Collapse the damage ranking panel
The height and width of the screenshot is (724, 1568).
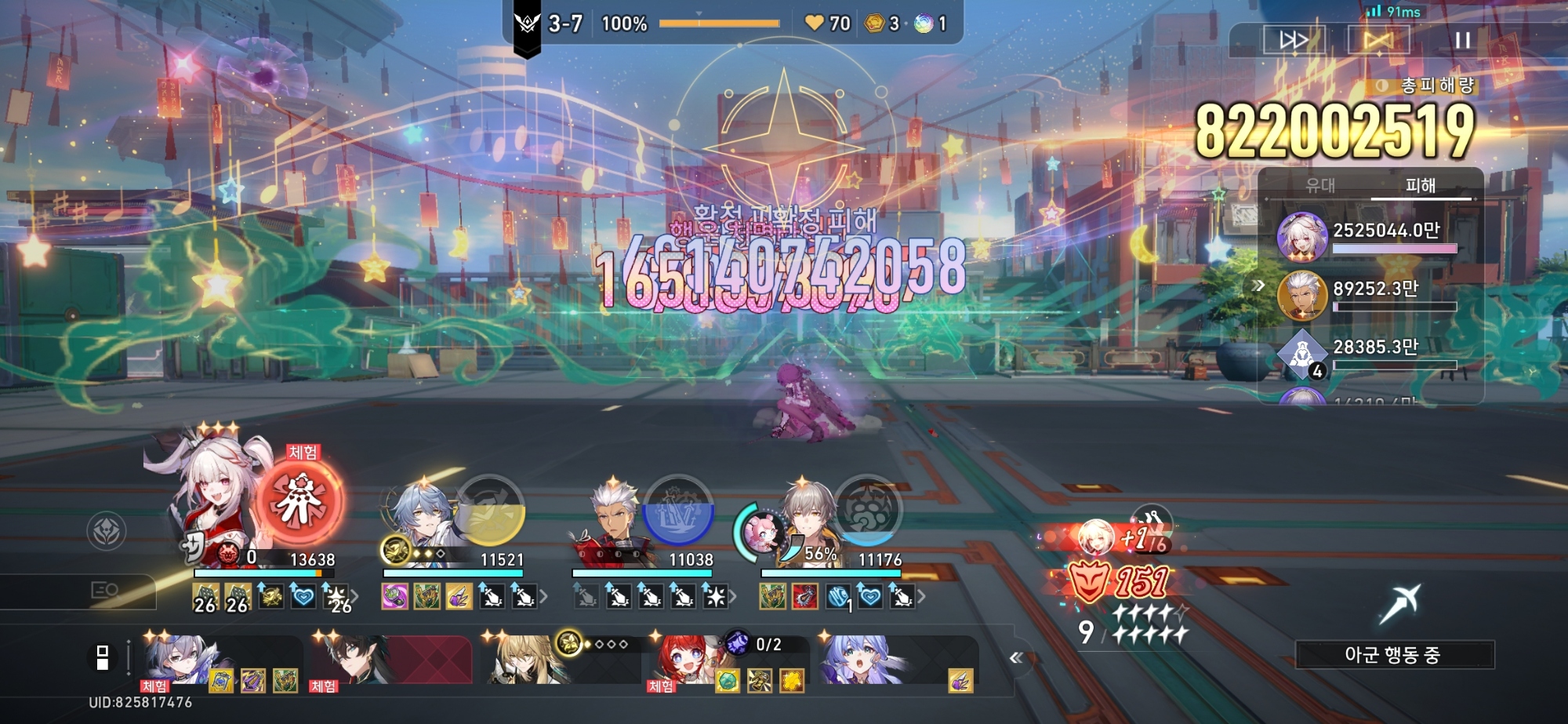(x=1259, y=286)
